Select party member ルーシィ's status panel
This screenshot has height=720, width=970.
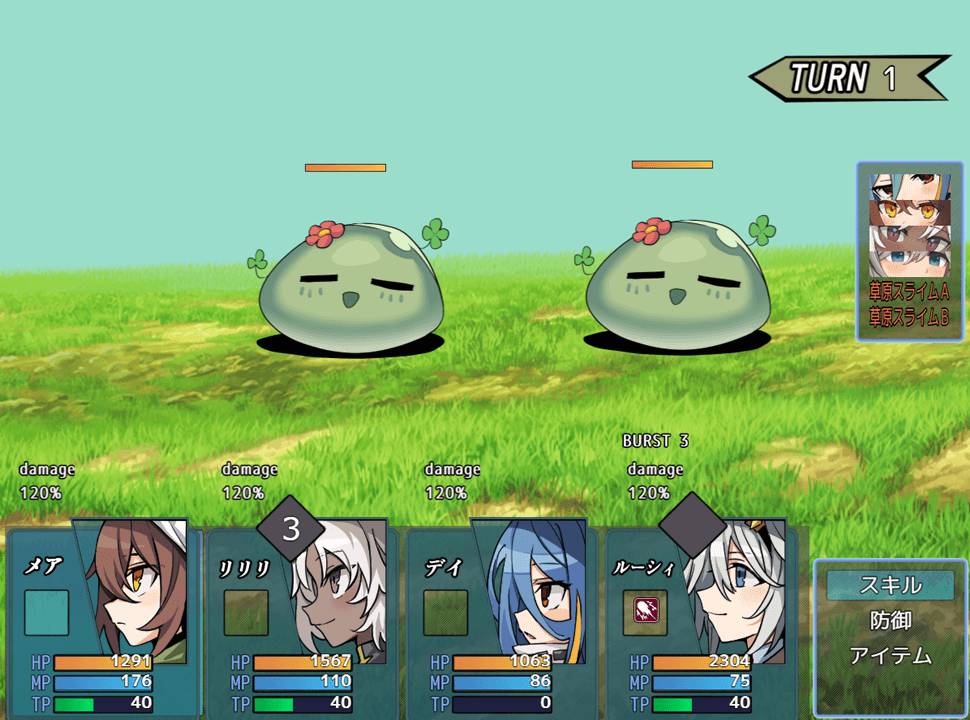tap(702, 622)
